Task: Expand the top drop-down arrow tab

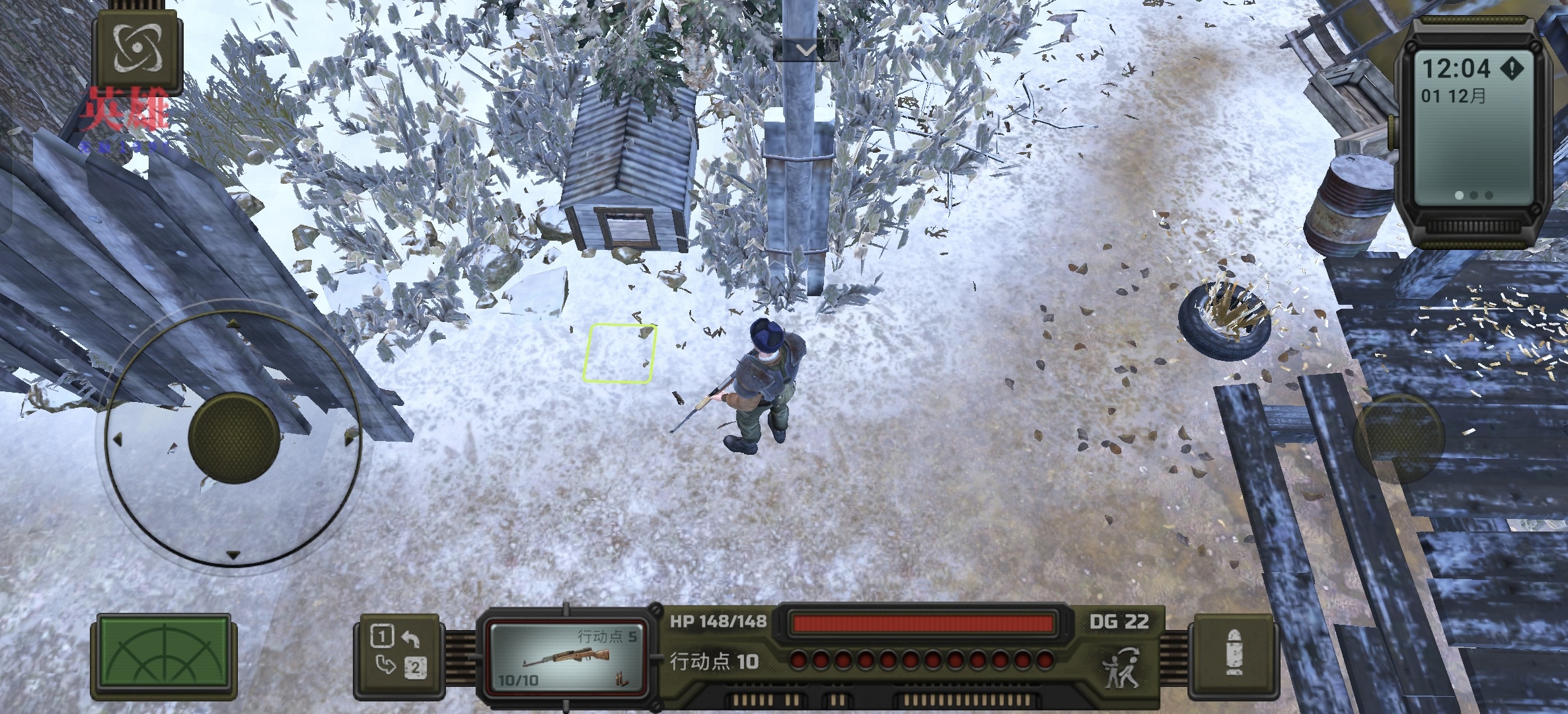Action: click(805, 50)
